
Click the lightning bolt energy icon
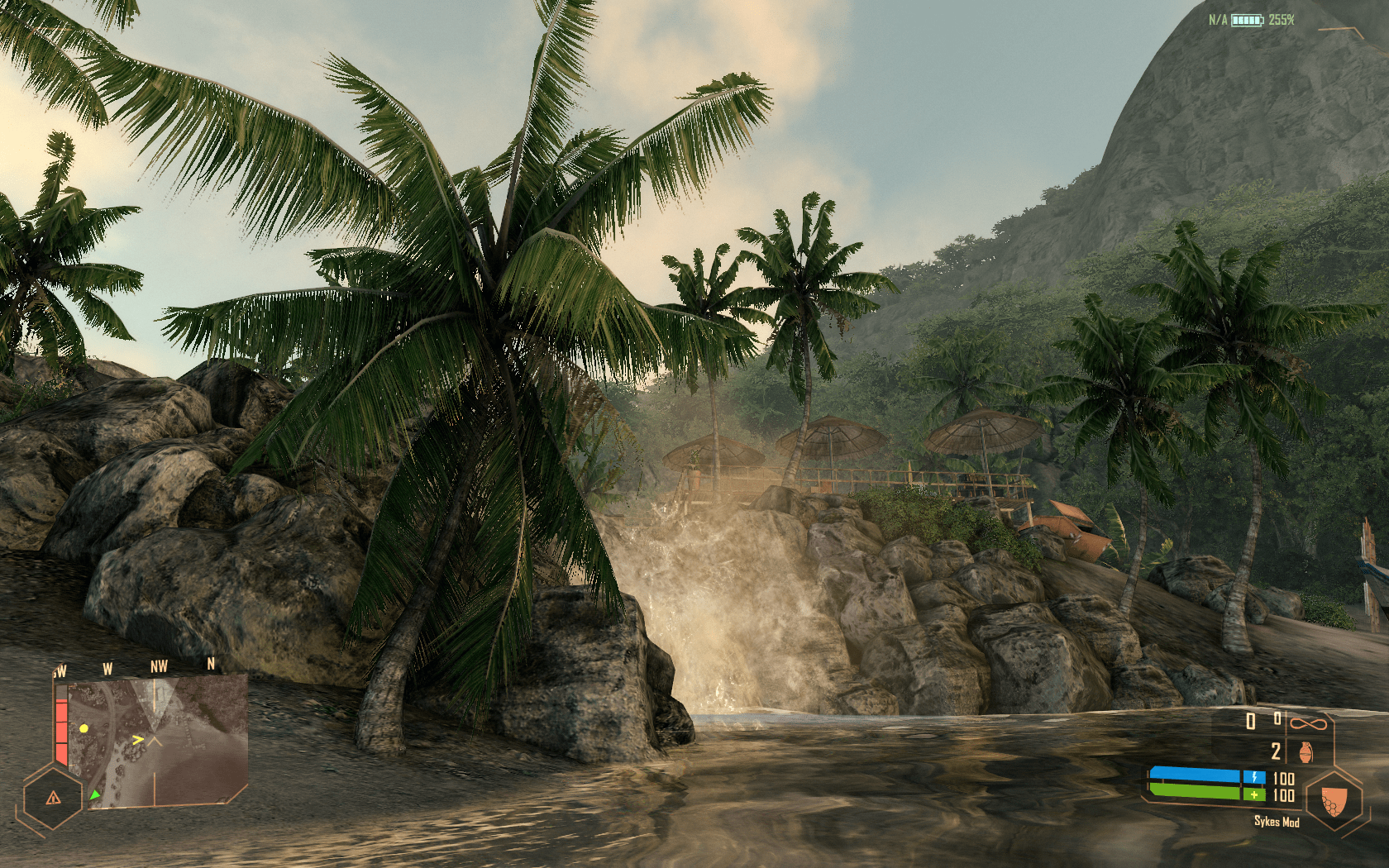point(1255,776)
